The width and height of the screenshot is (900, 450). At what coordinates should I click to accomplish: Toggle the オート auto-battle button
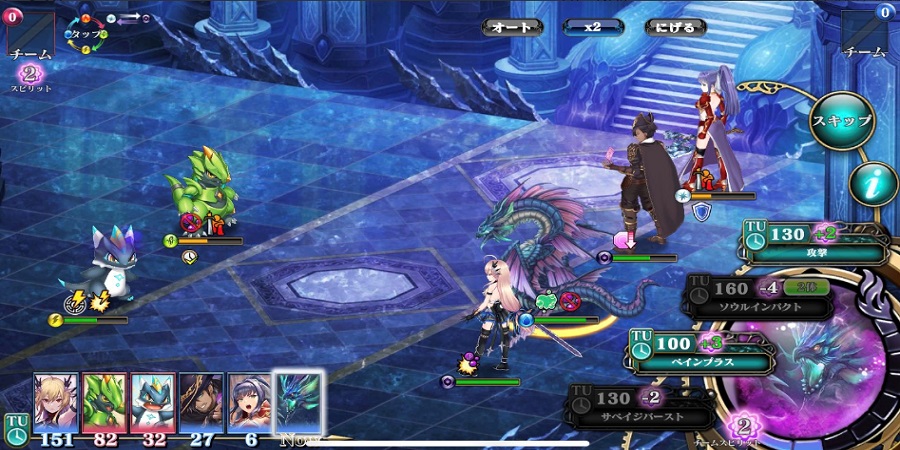[x=511, y=27]
